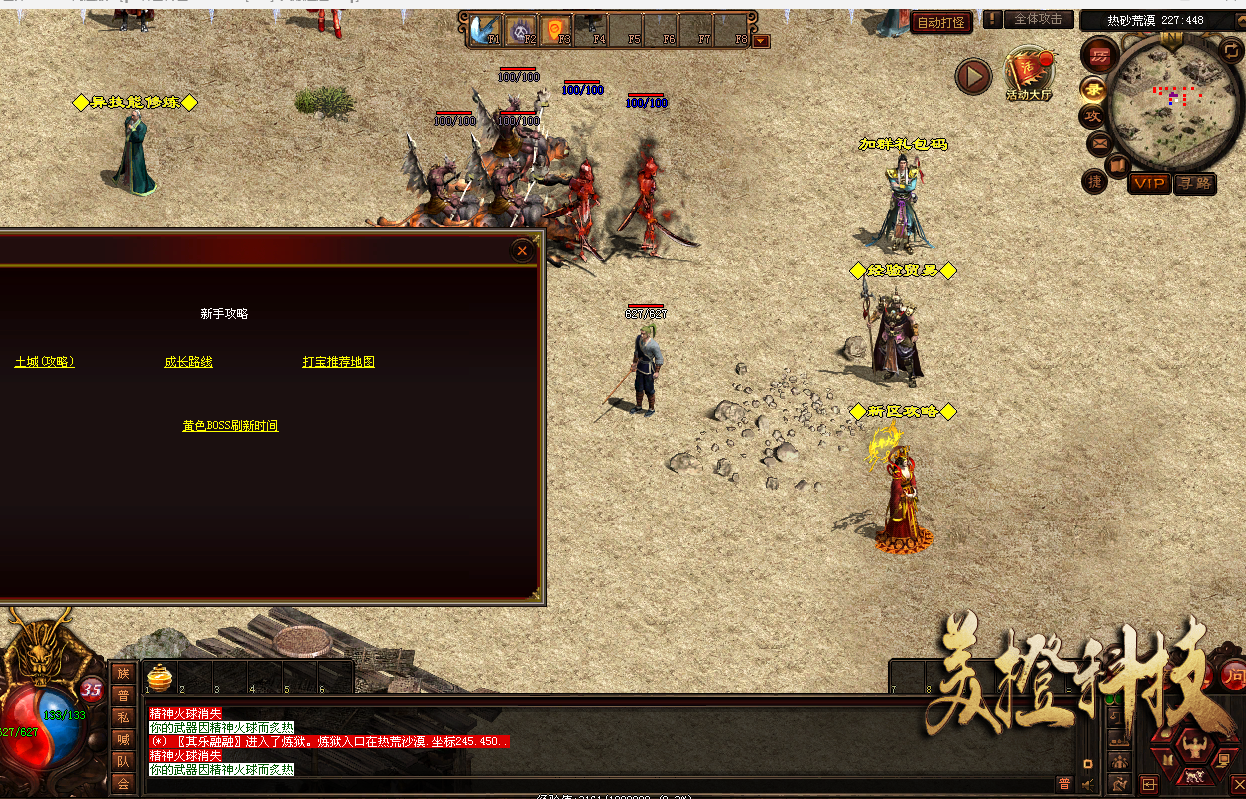
Task: Expand the skill bar dropdown arrow
Action: click(762, 41)
